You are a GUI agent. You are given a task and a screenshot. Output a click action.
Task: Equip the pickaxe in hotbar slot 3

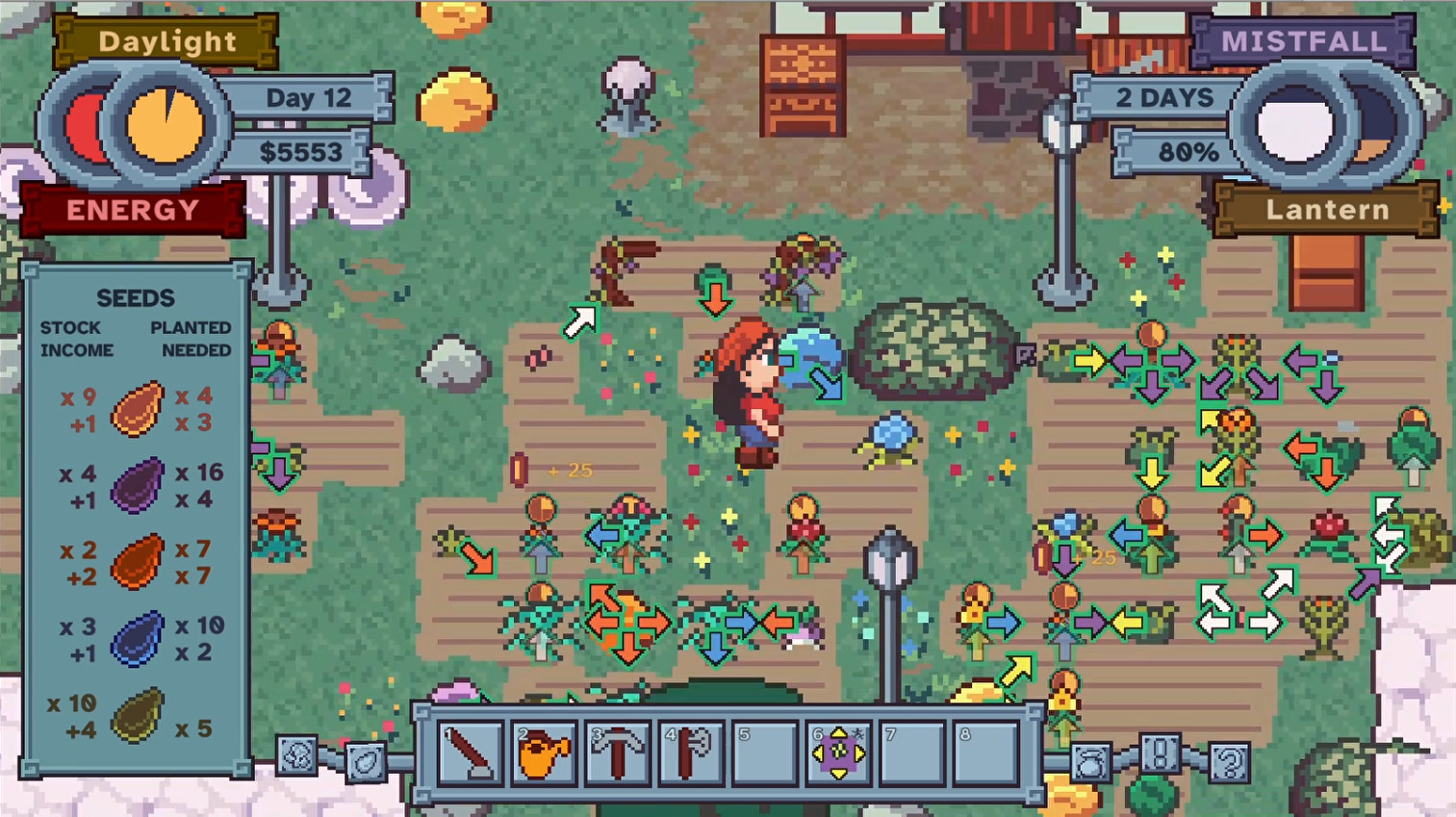(x=617, y=752)
